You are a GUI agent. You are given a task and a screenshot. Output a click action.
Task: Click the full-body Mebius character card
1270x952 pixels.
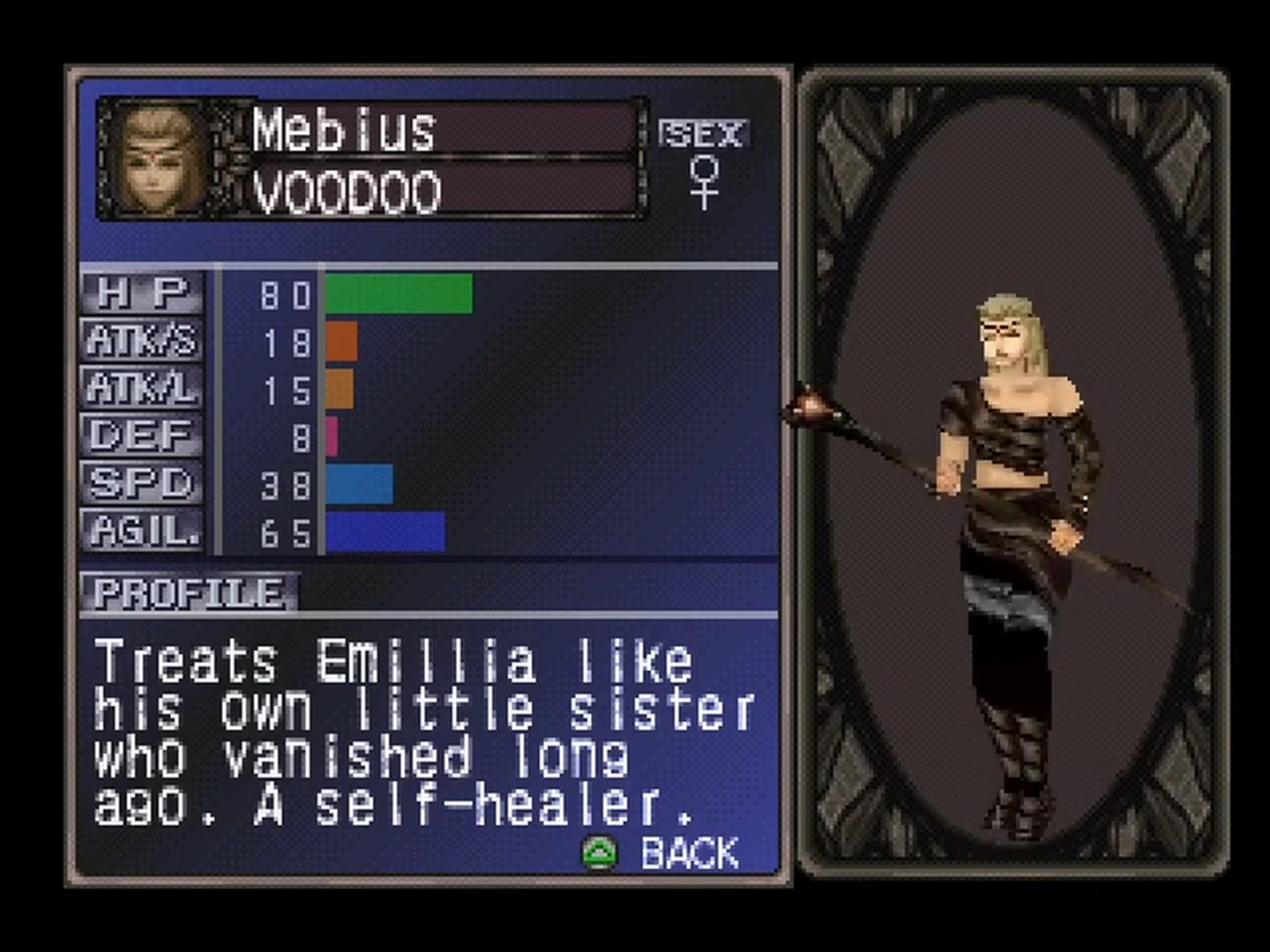[1012, 473]
